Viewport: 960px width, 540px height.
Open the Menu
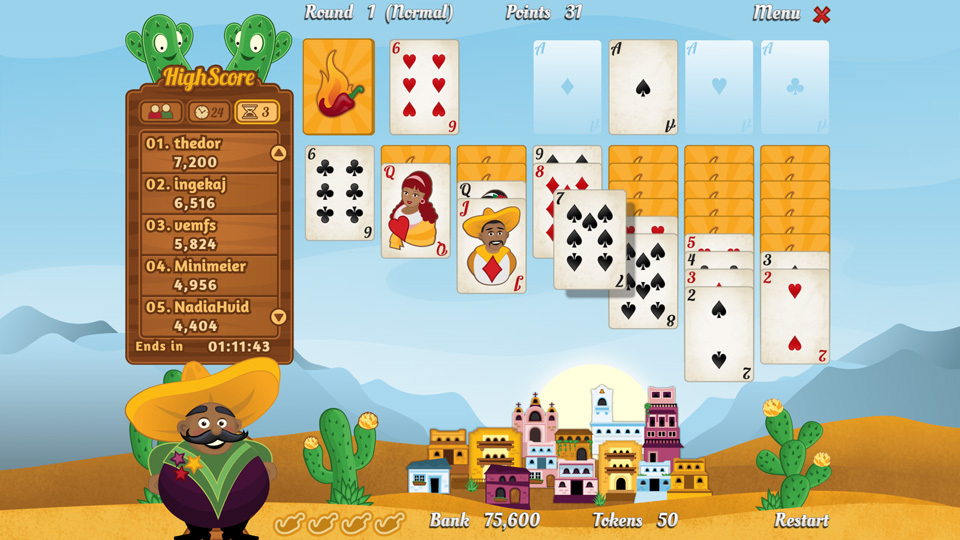pos(776,14)
